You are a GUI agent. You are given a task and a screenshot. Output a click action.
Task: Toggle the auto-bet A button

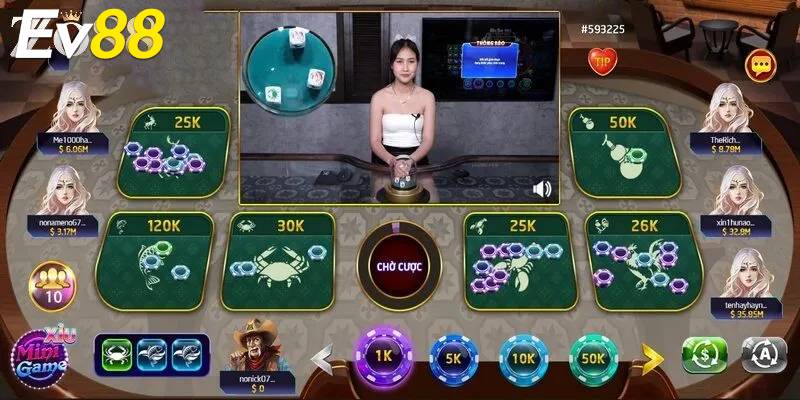tap(763, 355)
